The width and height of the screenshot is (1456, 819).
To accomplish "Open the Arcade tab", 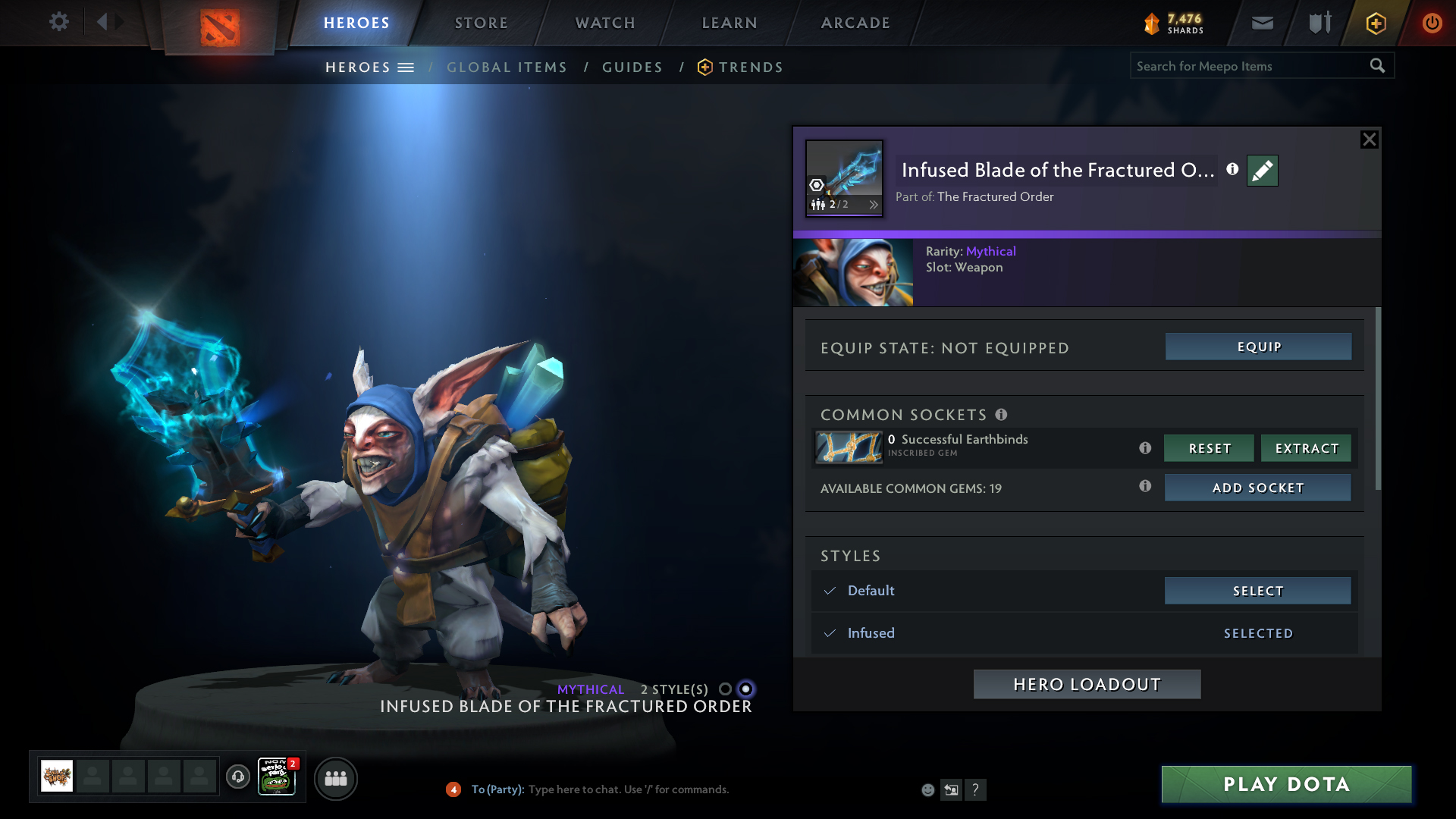I will coord(855,23).
